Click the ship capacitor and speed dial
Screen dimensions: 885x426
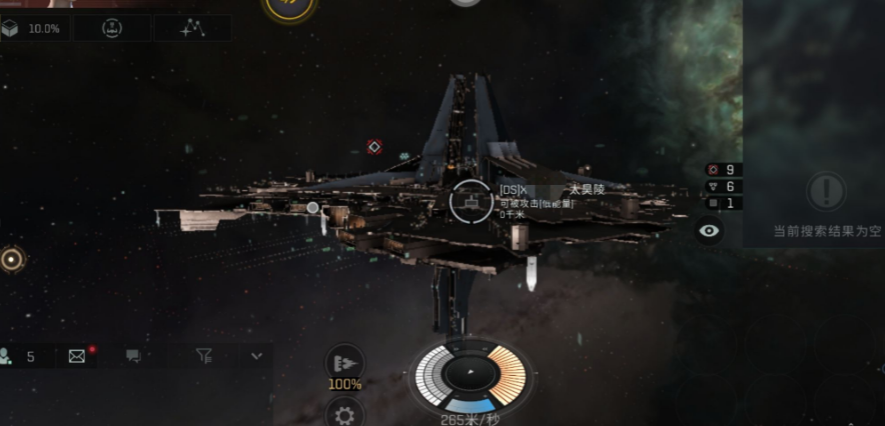tap(470, 376)
